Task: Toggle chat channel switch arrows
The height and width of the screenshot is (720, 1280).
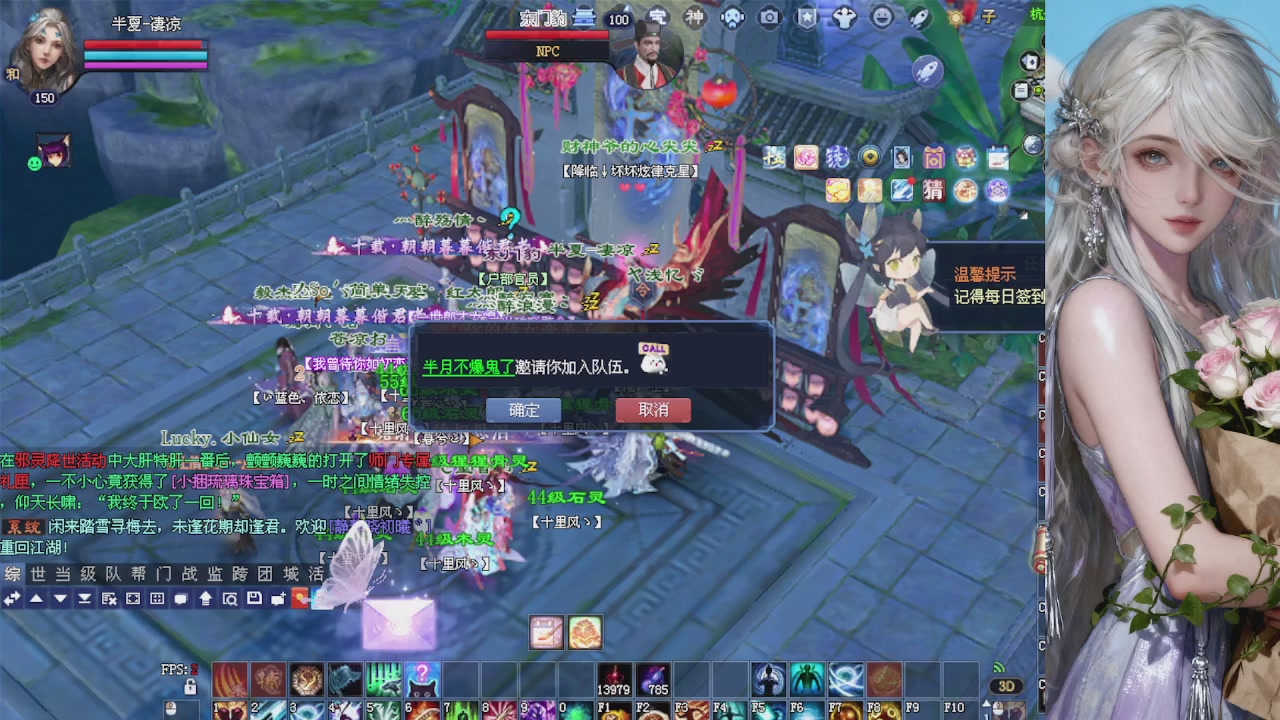Action: [x=12, y=597]
